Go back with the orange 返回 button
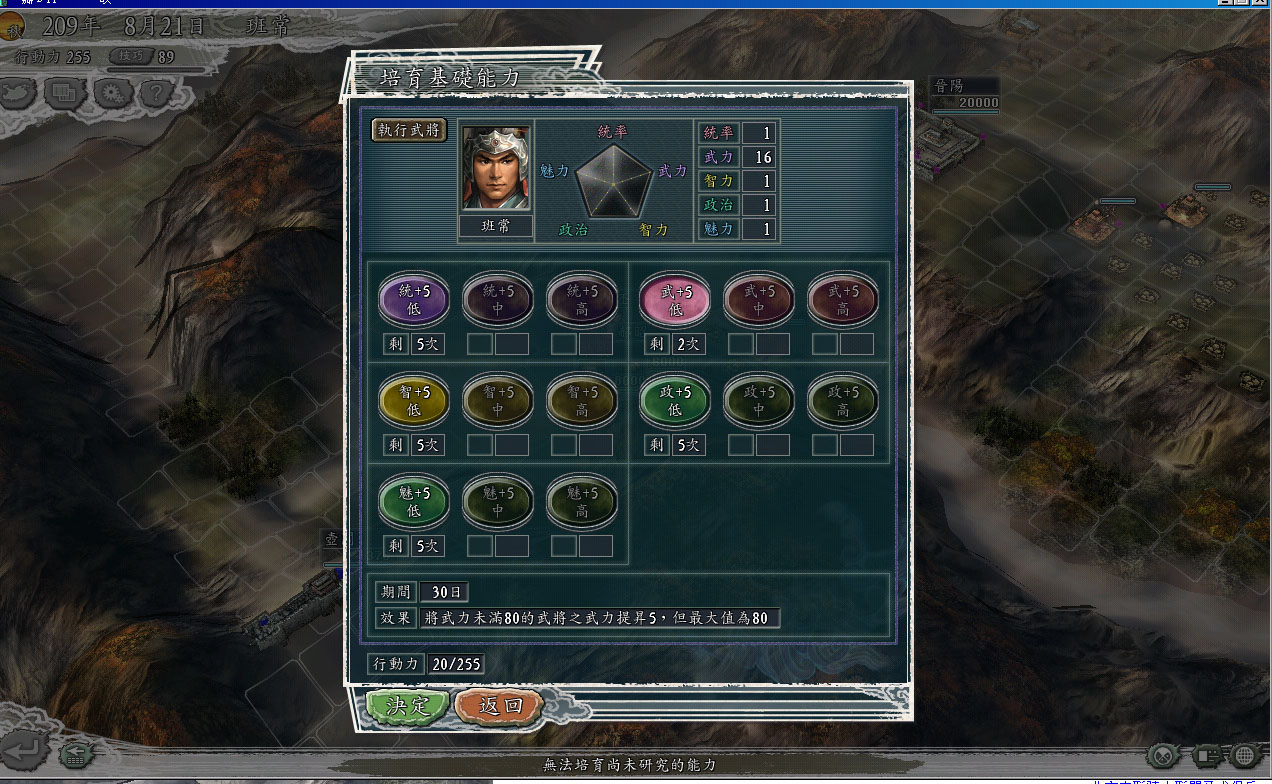The height and width of the screenshot is (784, 1272). point(499,706)
